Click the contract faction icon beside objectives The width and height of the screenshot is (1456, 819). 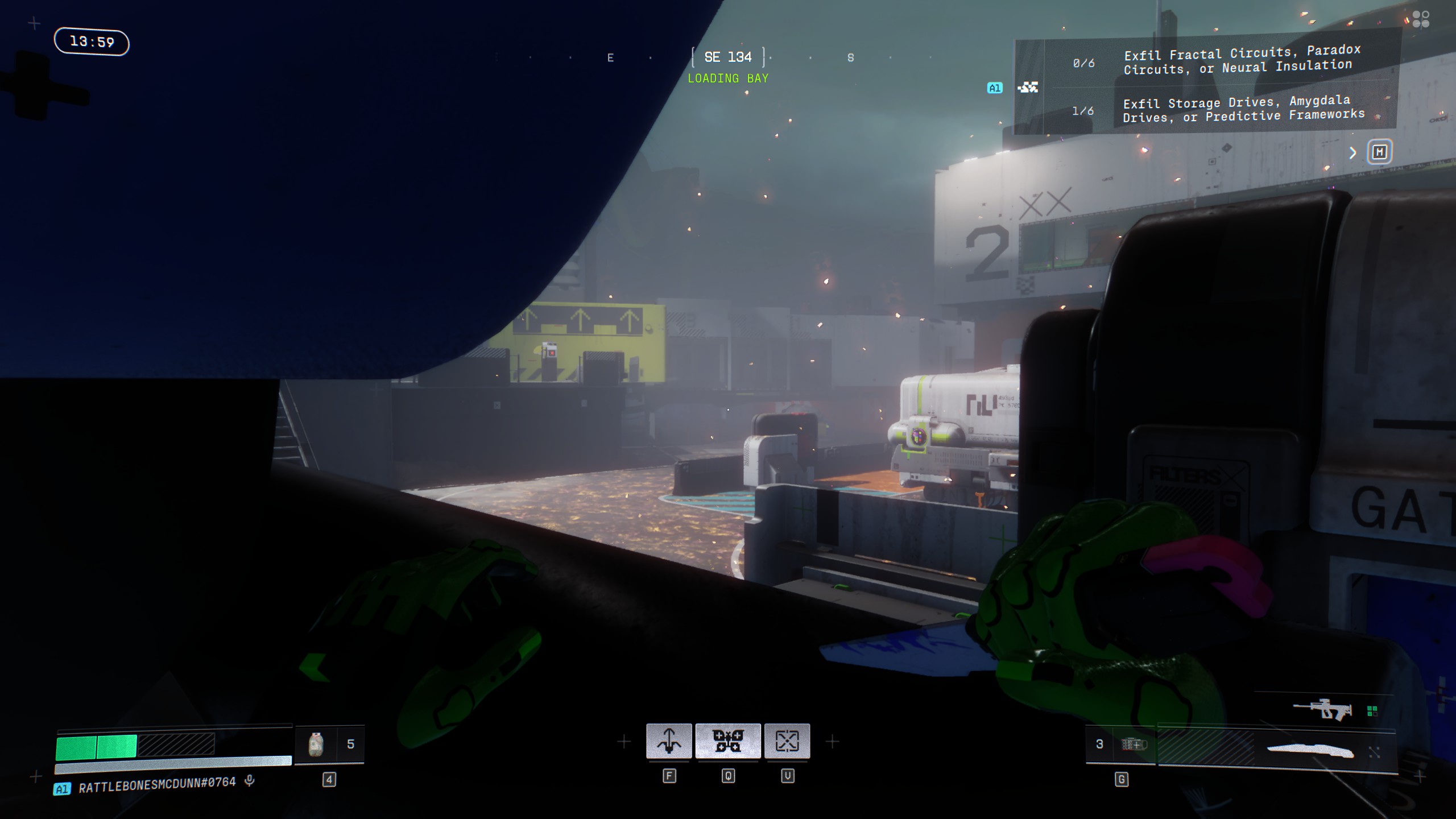tap(1028, 88)
